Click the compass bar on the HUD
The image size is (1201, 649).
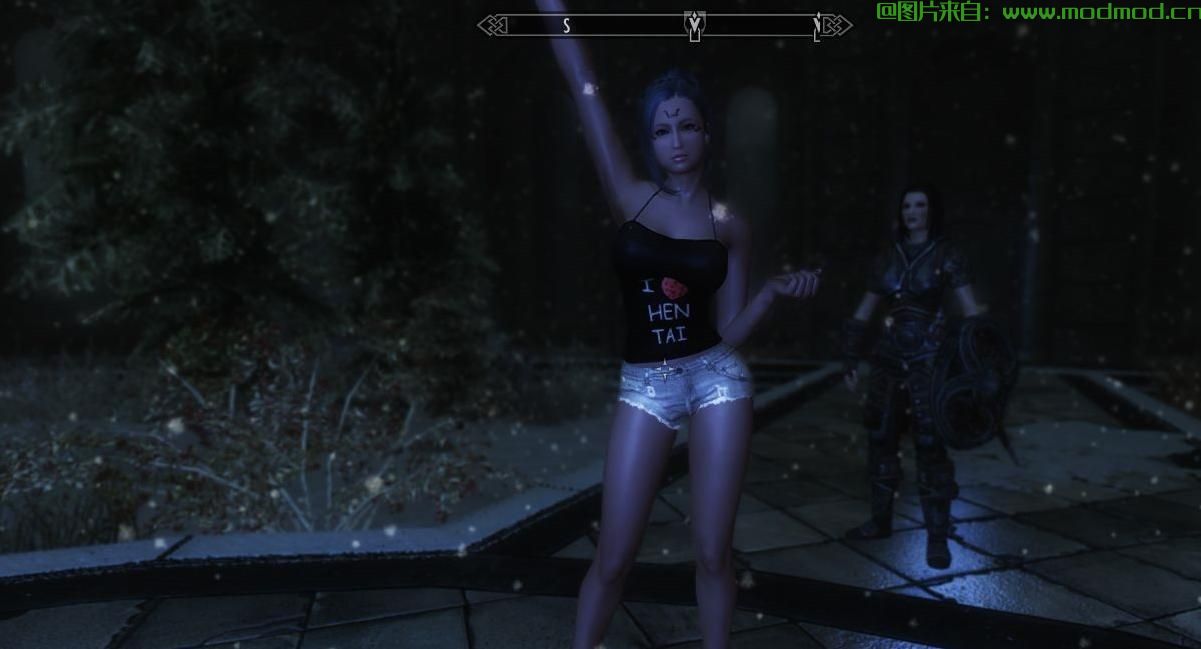620,25
